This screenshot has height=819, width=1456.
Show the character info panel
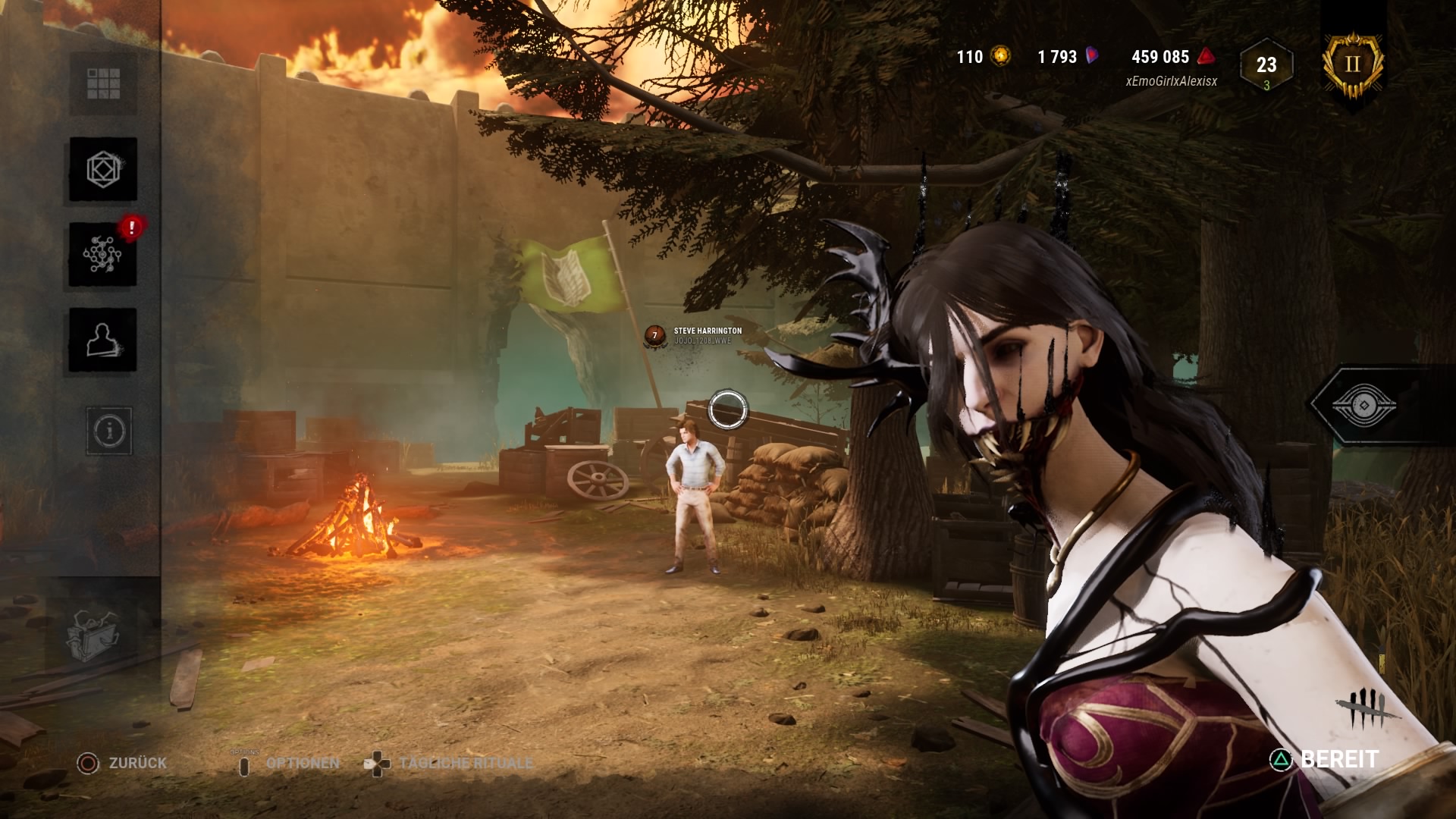pyautogui.click(x=110, y=431)
